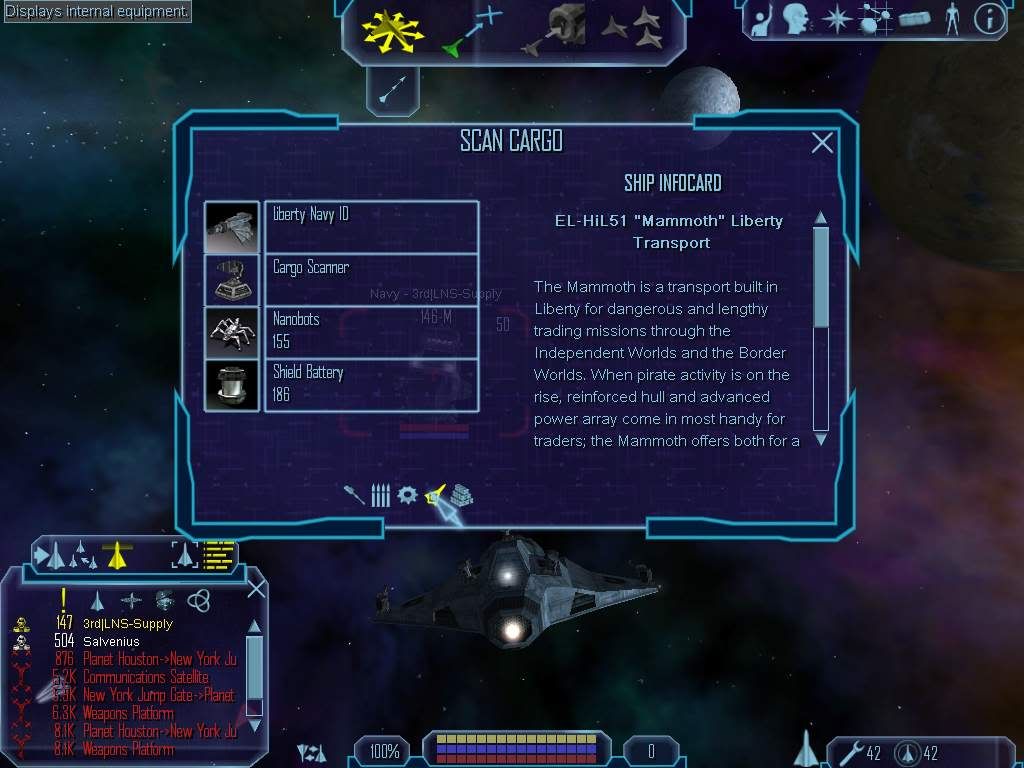Select the Shield Battery item row
The image size is (1024, 768).
370,384
